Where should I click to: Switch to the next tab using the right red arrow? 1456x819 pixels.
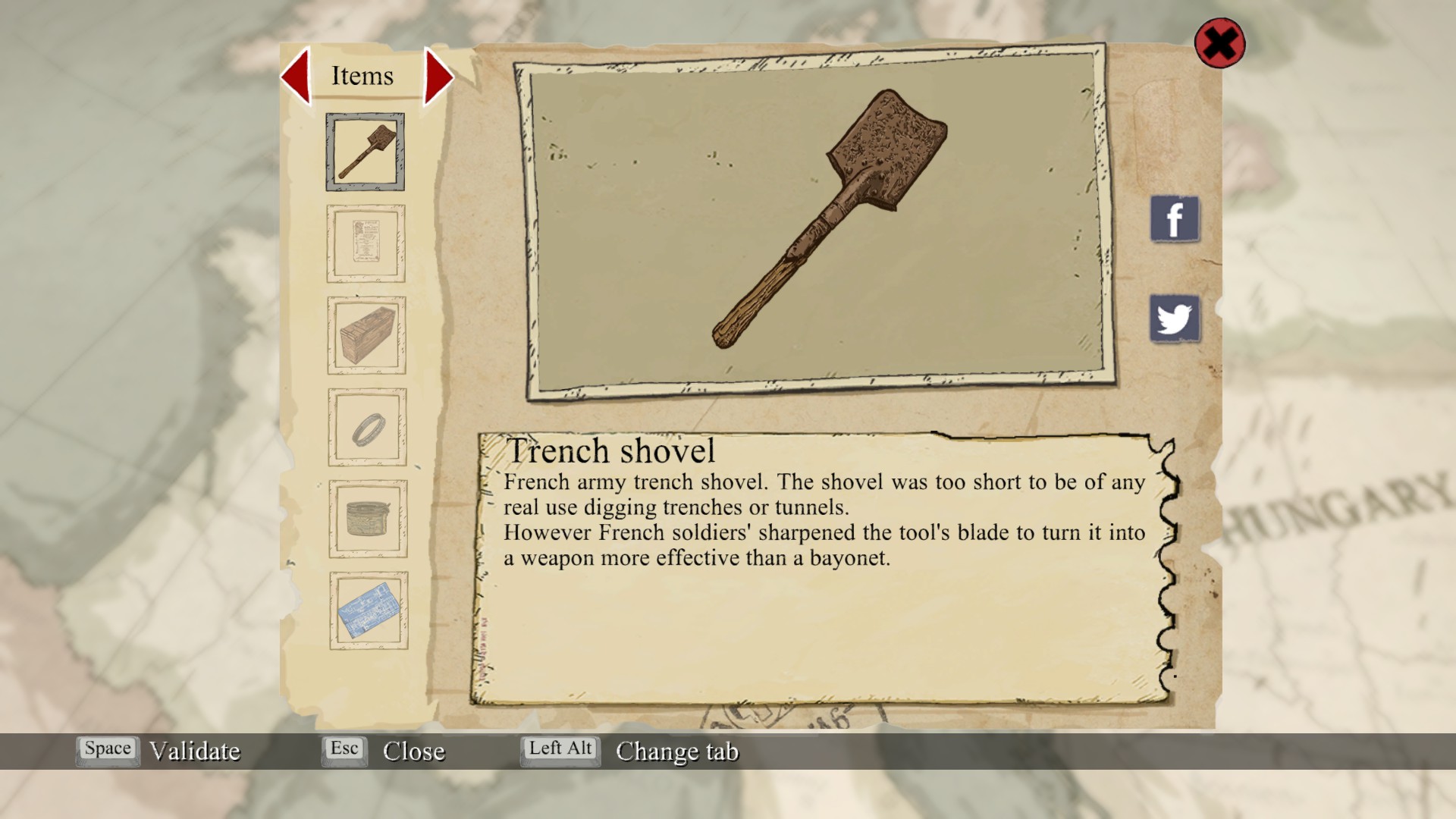click(438, 76)
